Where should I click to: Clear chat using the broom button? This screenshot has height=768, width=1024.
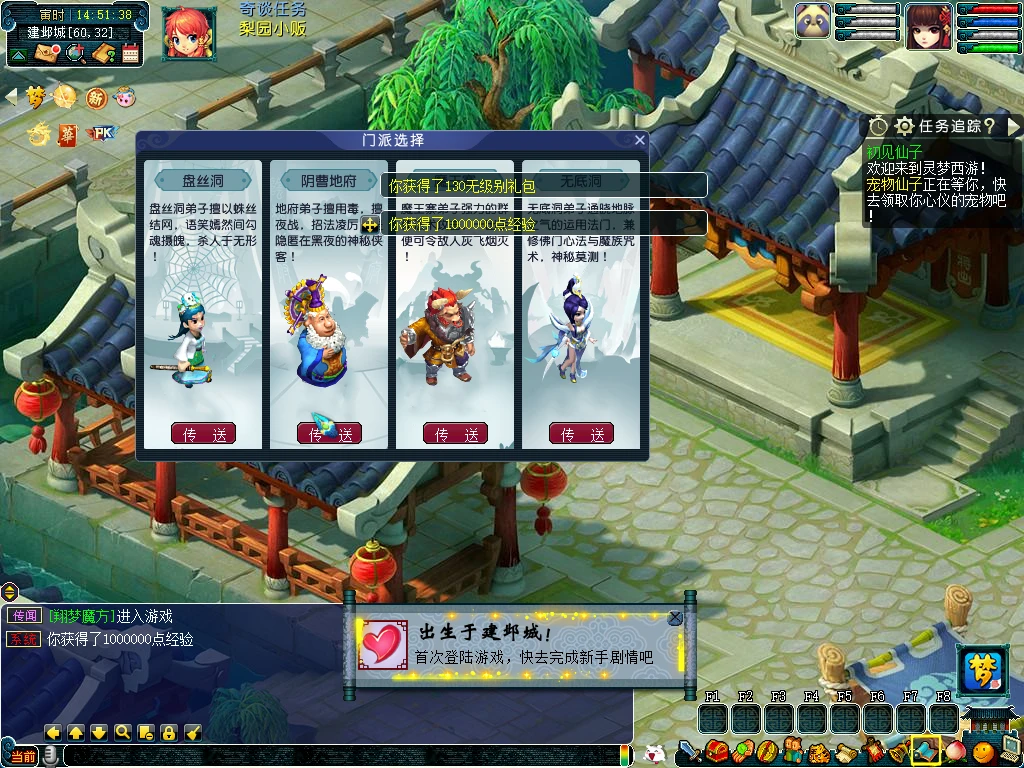[193, 732]
